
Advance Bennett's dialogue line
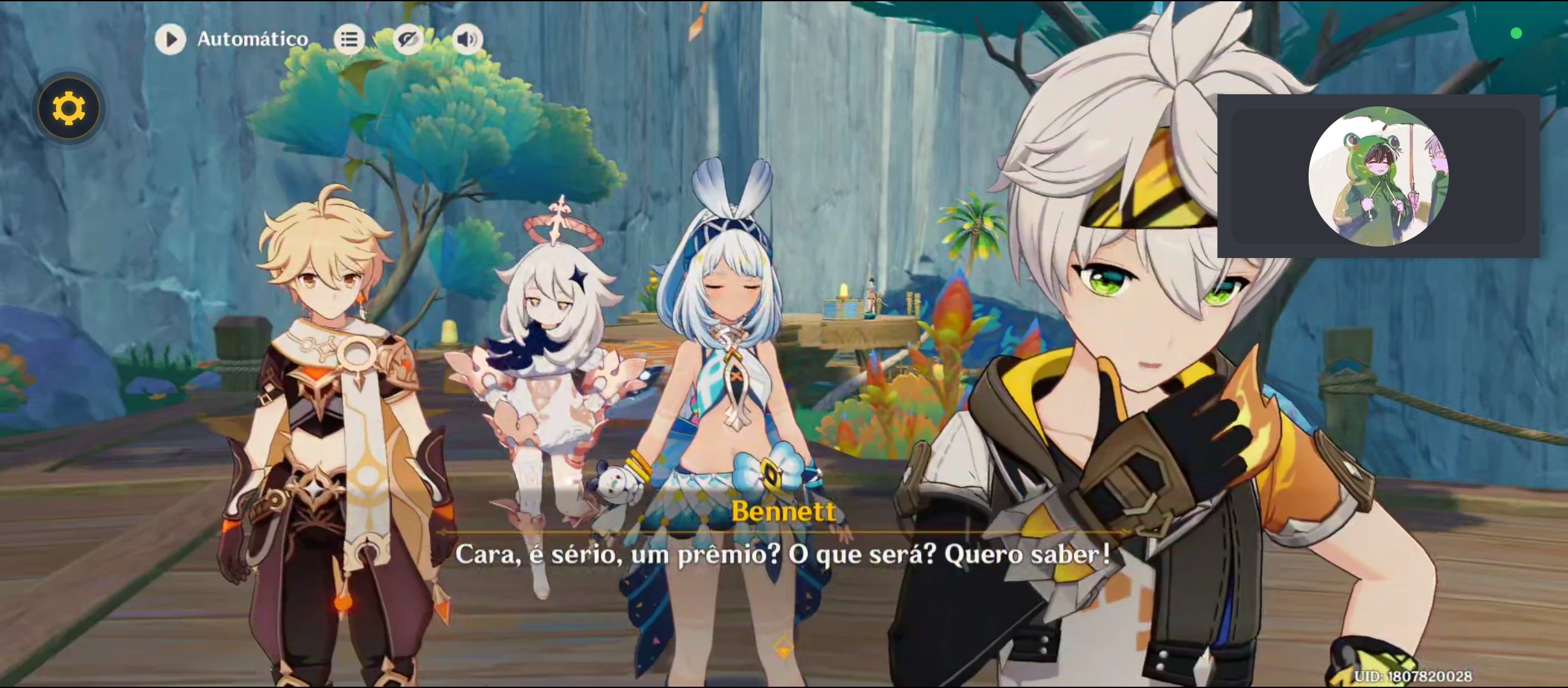click(x=783, y=554)
